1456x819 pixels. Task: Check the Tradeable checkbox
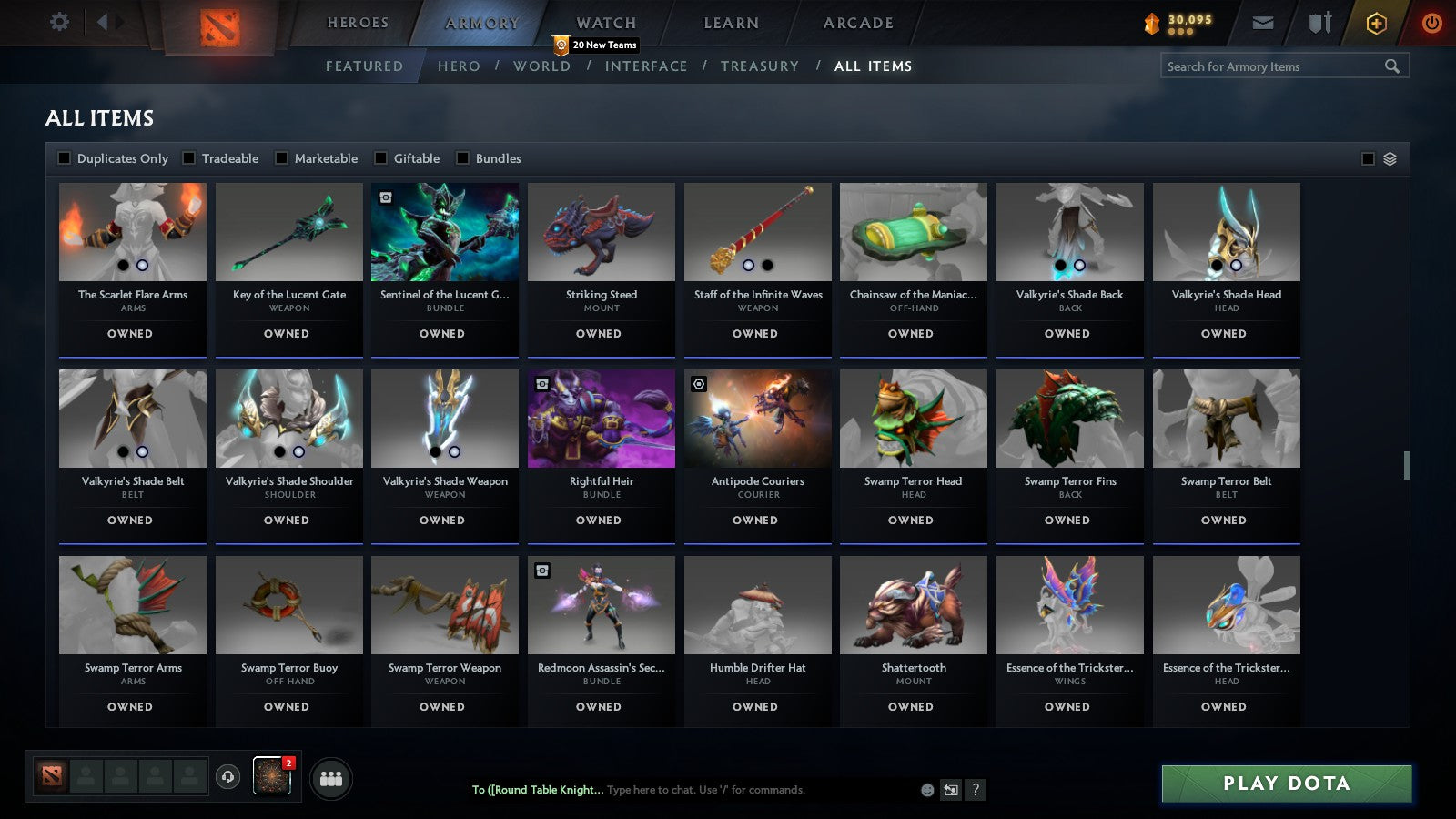188,157
